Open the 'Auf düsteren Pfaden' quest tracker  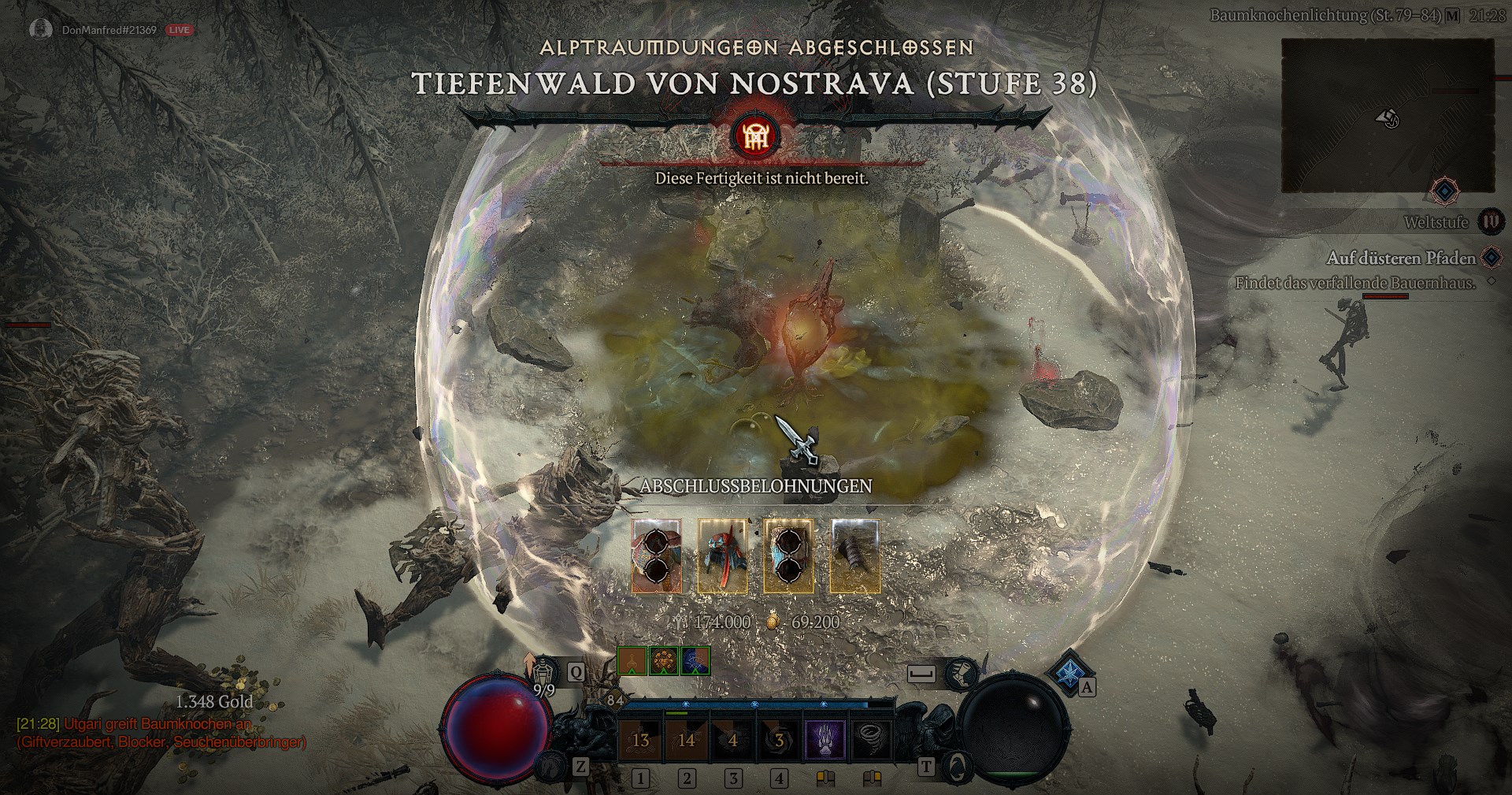click(1401, 258)
